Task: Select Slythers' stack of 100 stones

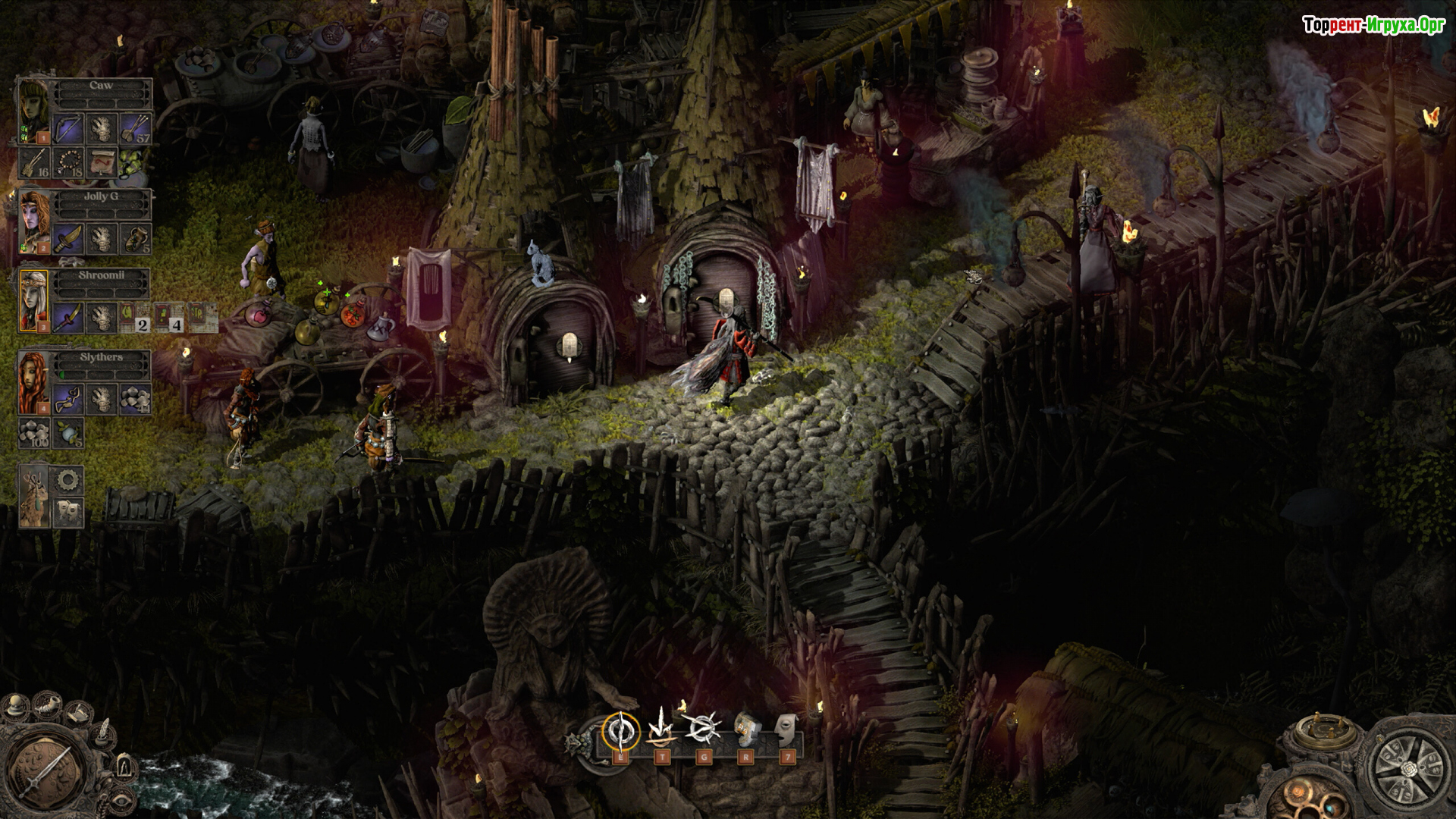Action: point(34,433)
